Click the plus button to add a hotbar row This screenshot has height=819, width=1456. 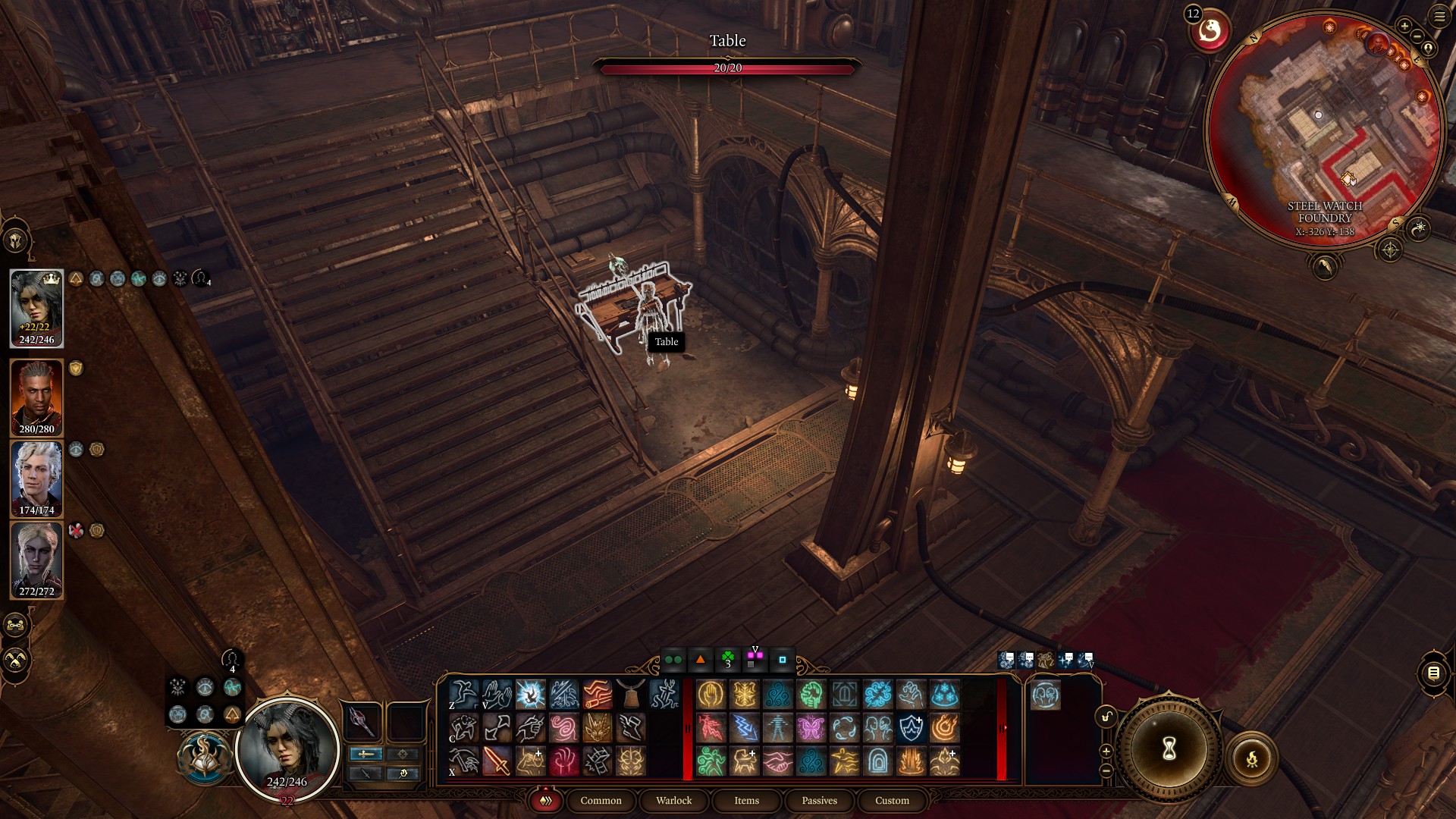coord(1106,749)
